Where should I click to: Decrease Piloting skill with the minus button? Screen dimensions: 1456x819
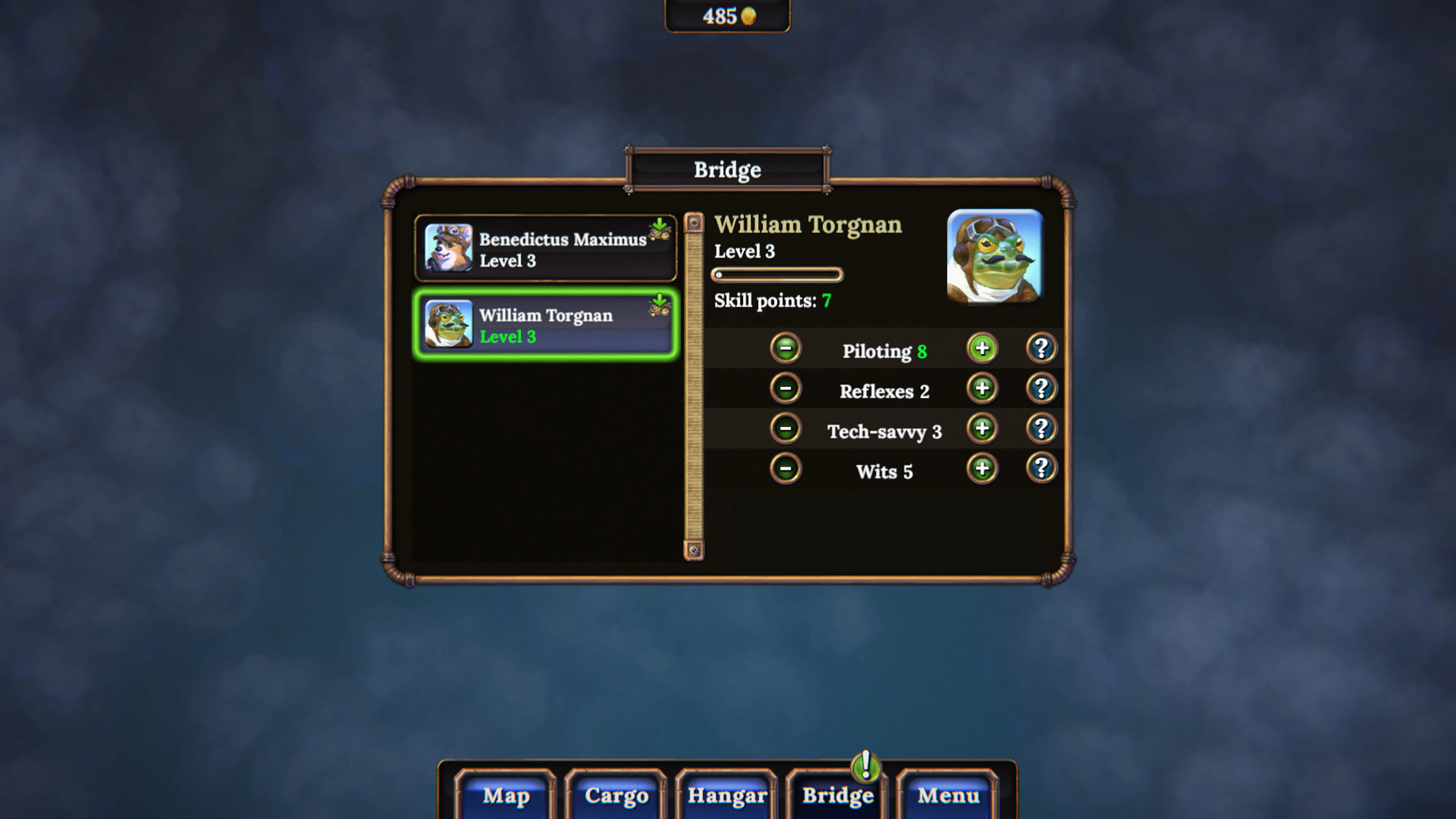pyautogui.click(x=786, y=349)
